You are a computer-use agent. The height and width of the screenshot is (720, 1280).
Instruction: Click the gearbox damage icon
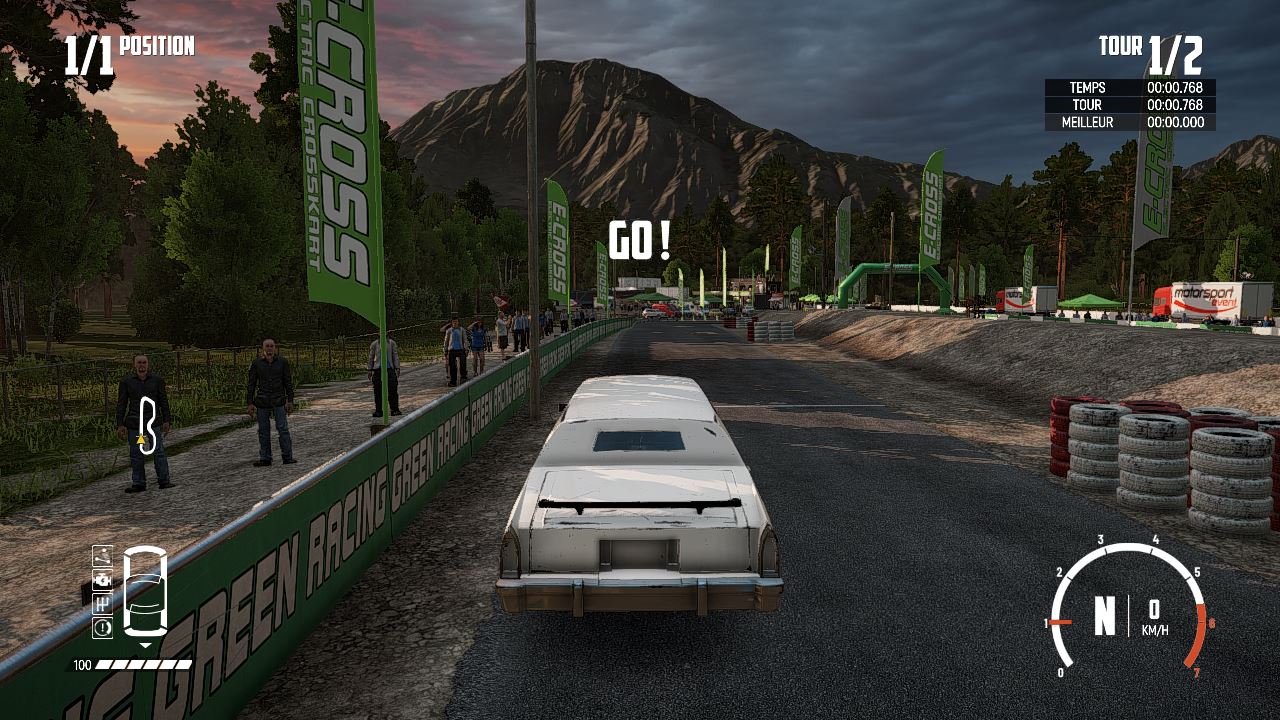point(102,603)
